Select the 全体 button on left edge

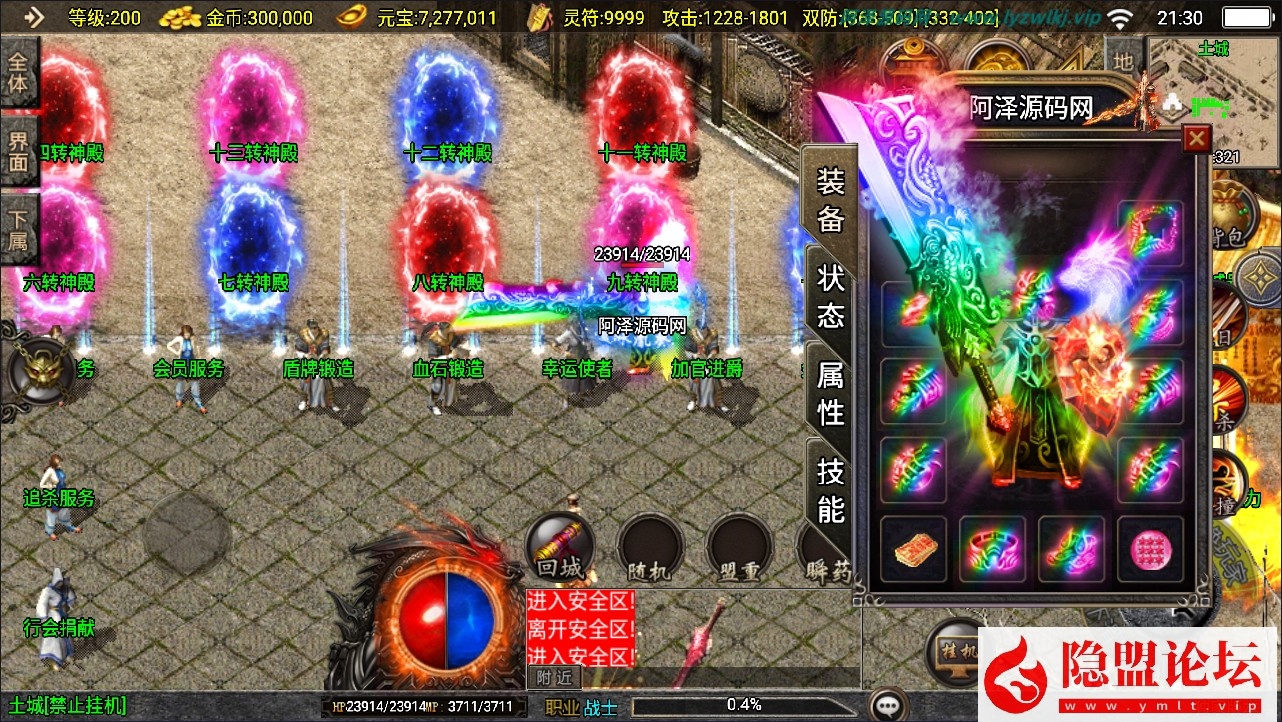click(x=19, y=72)
